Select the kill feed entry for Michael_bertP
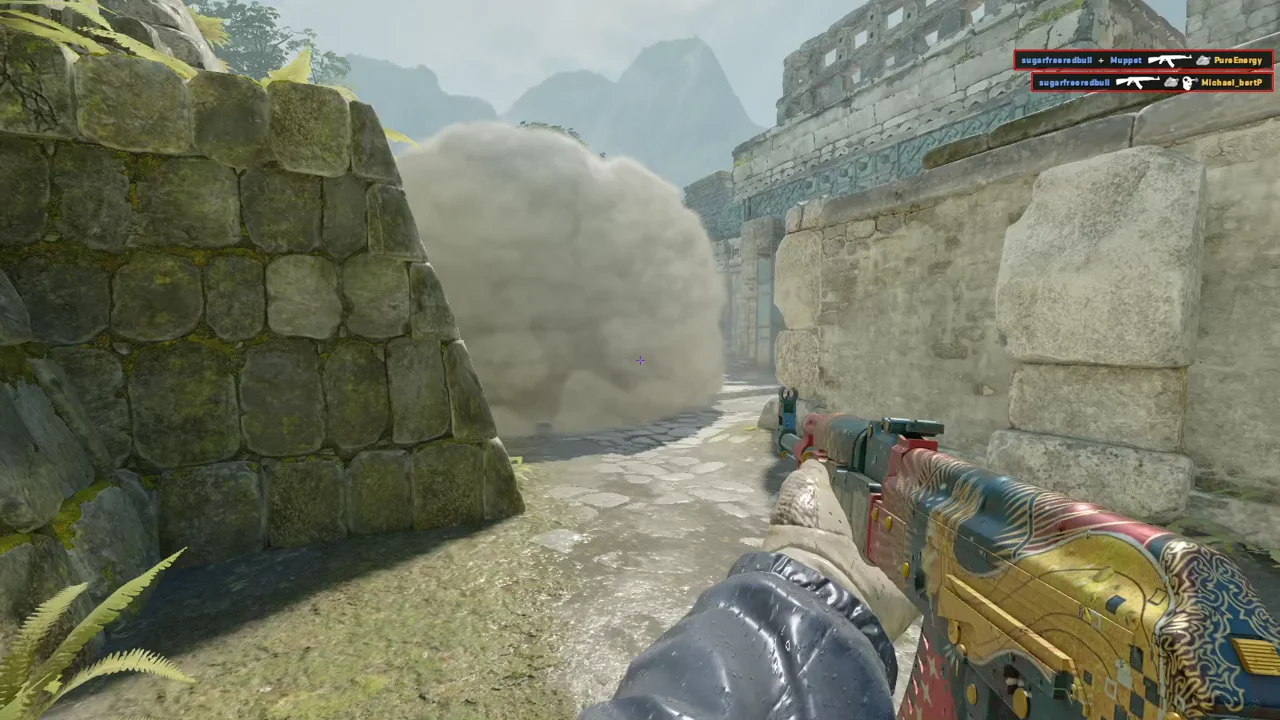Image resolution: width=1280 pixels, height=720 pixels. click(x=1151, y=82)
